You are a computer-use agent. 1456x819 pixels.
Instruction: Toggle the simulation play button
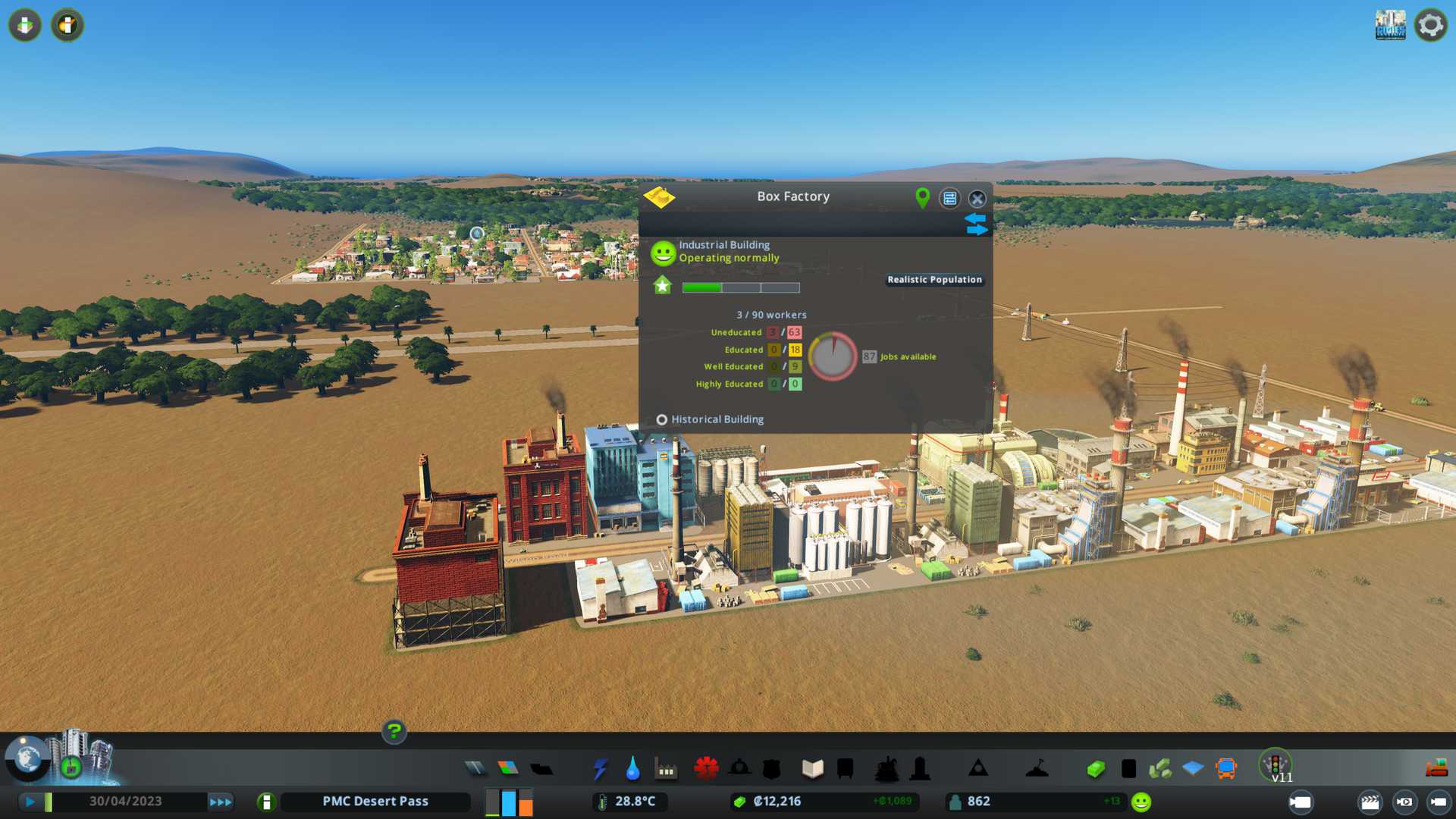30,802
